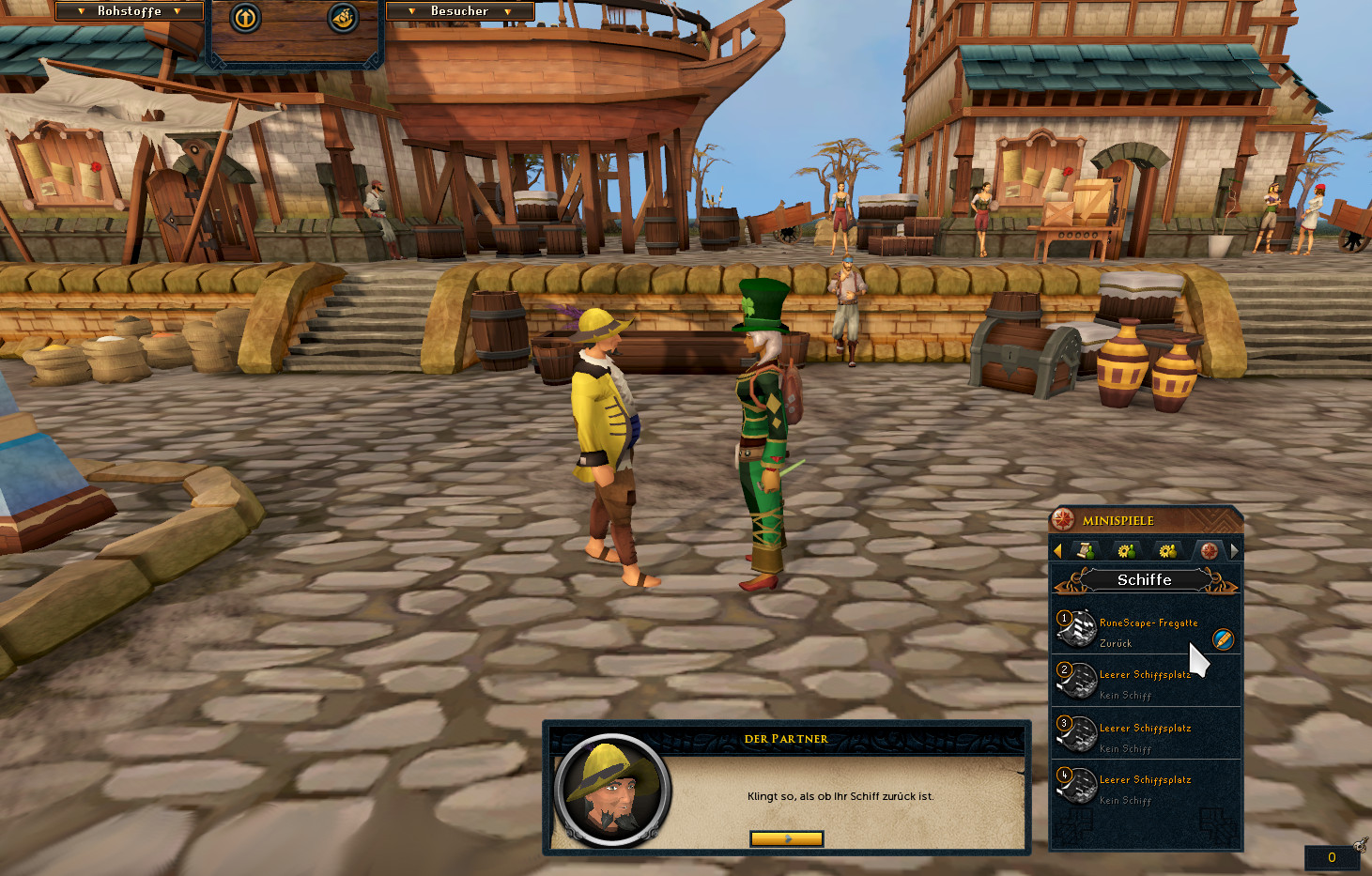
Task: Click the golden ship icon
Action: 343,18
